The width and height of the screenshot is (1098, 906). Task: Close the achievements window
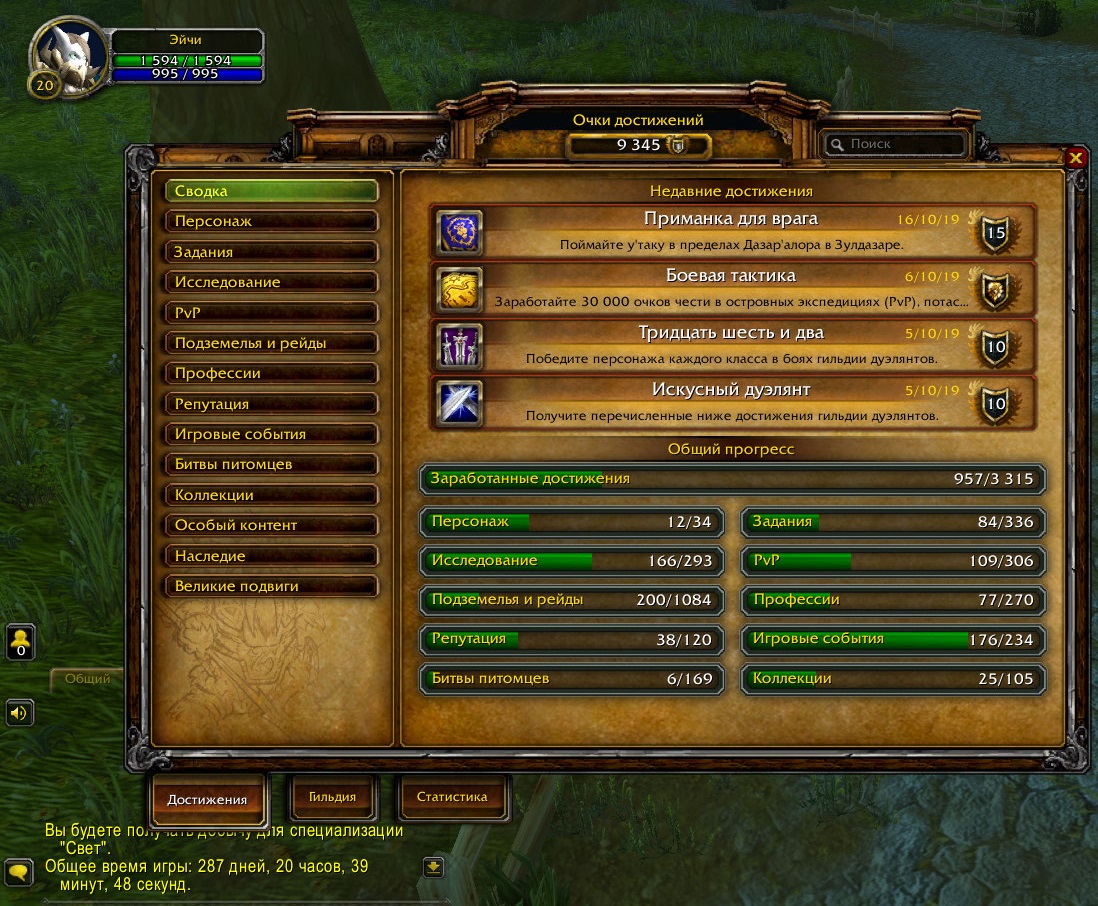(1075, 158)
